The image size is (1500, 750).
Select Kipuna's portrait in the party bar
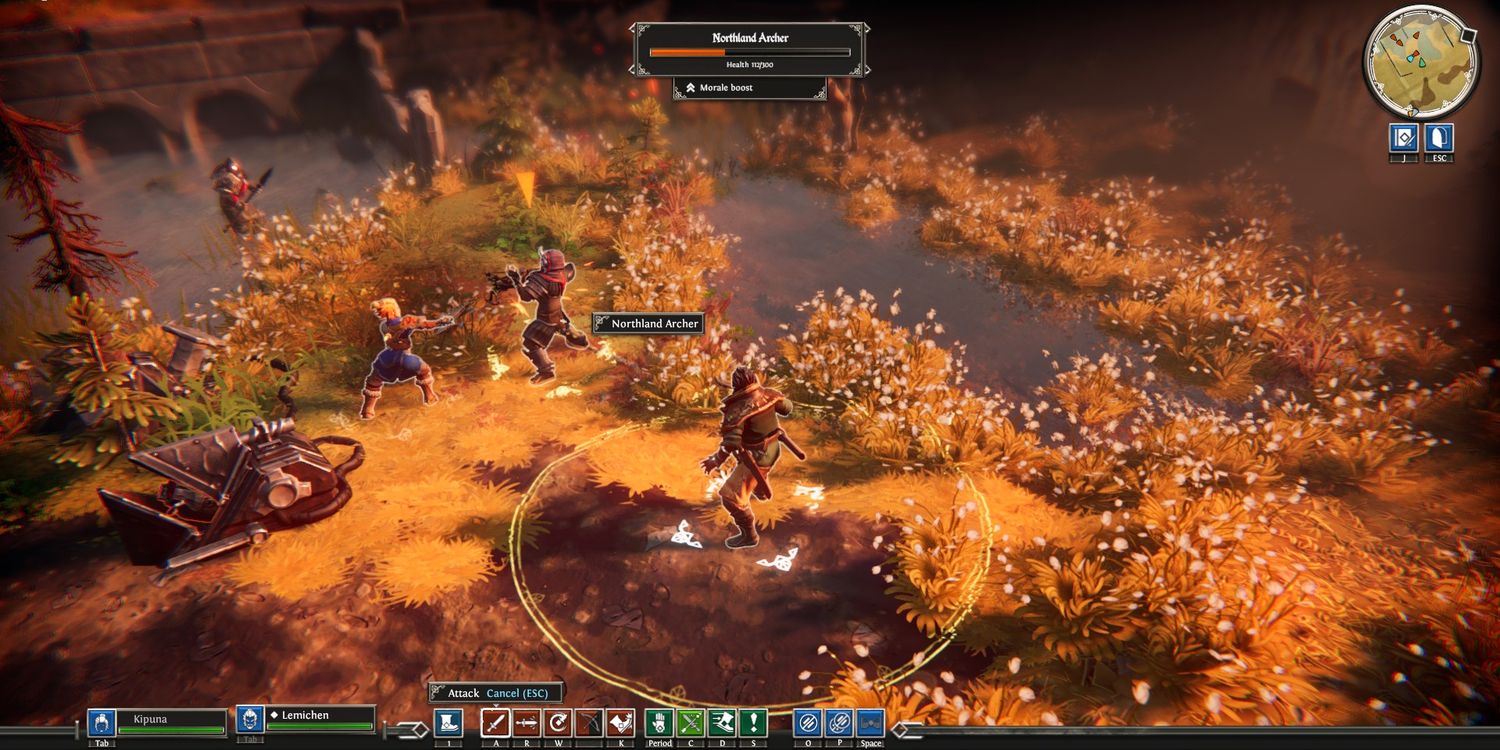pyautogui.click(x=101, y=722)
